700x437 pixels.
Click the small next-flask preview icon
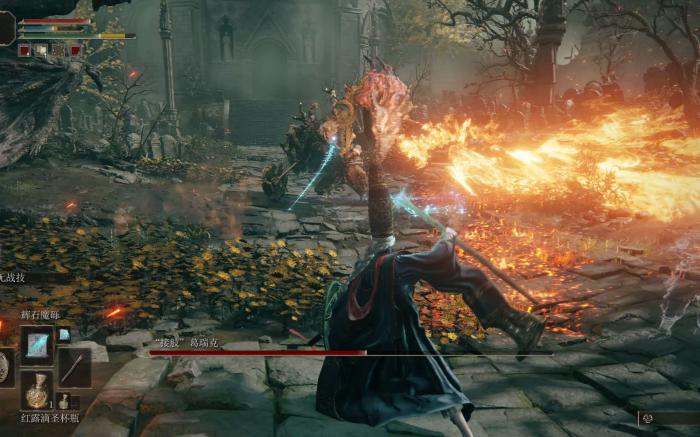[x=64, y=401]
